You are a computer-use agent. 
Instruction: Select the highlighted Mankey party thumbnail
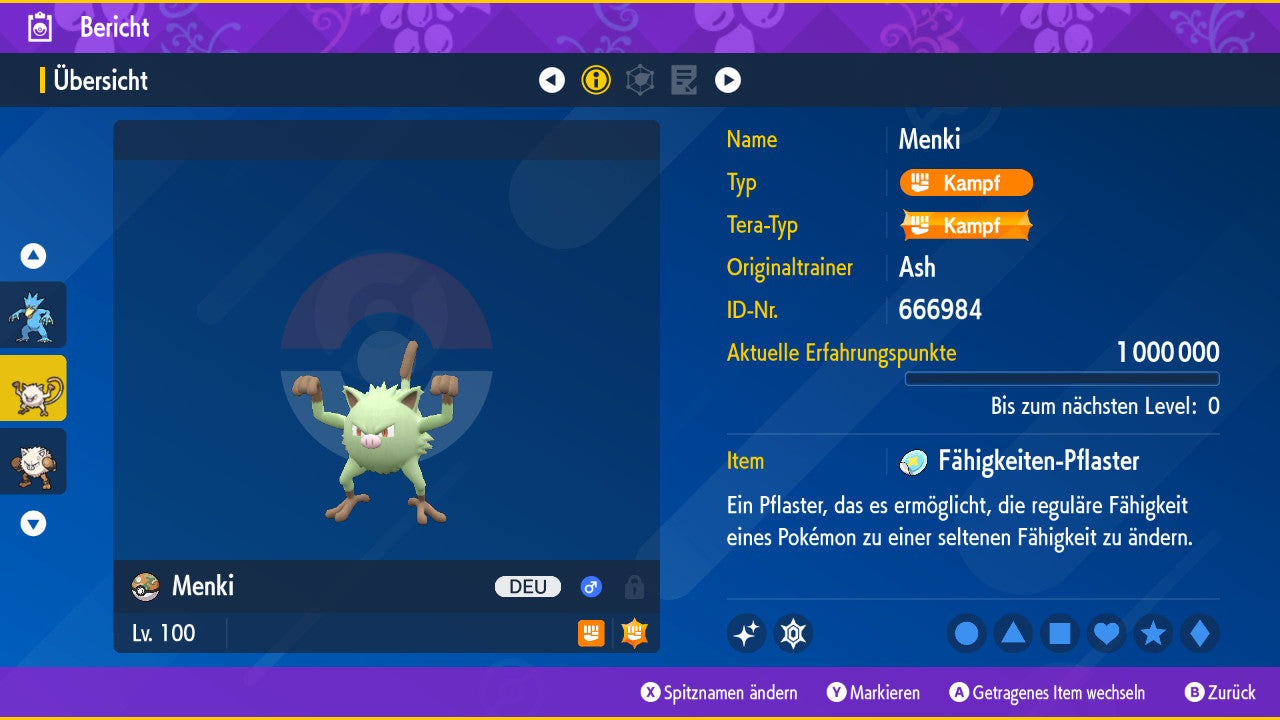[x=33, y=388]
